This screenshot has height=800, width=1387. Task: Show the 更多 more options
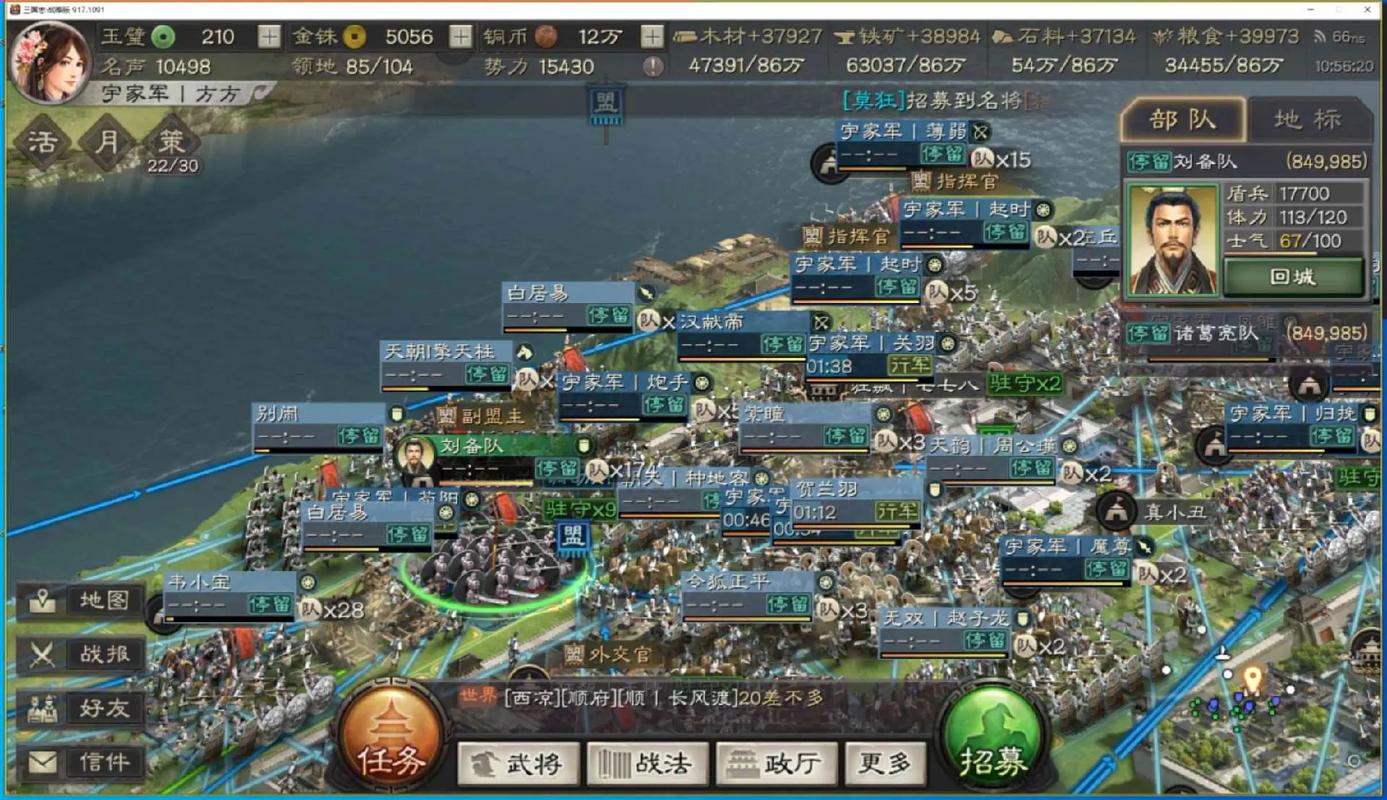[885, 764]
